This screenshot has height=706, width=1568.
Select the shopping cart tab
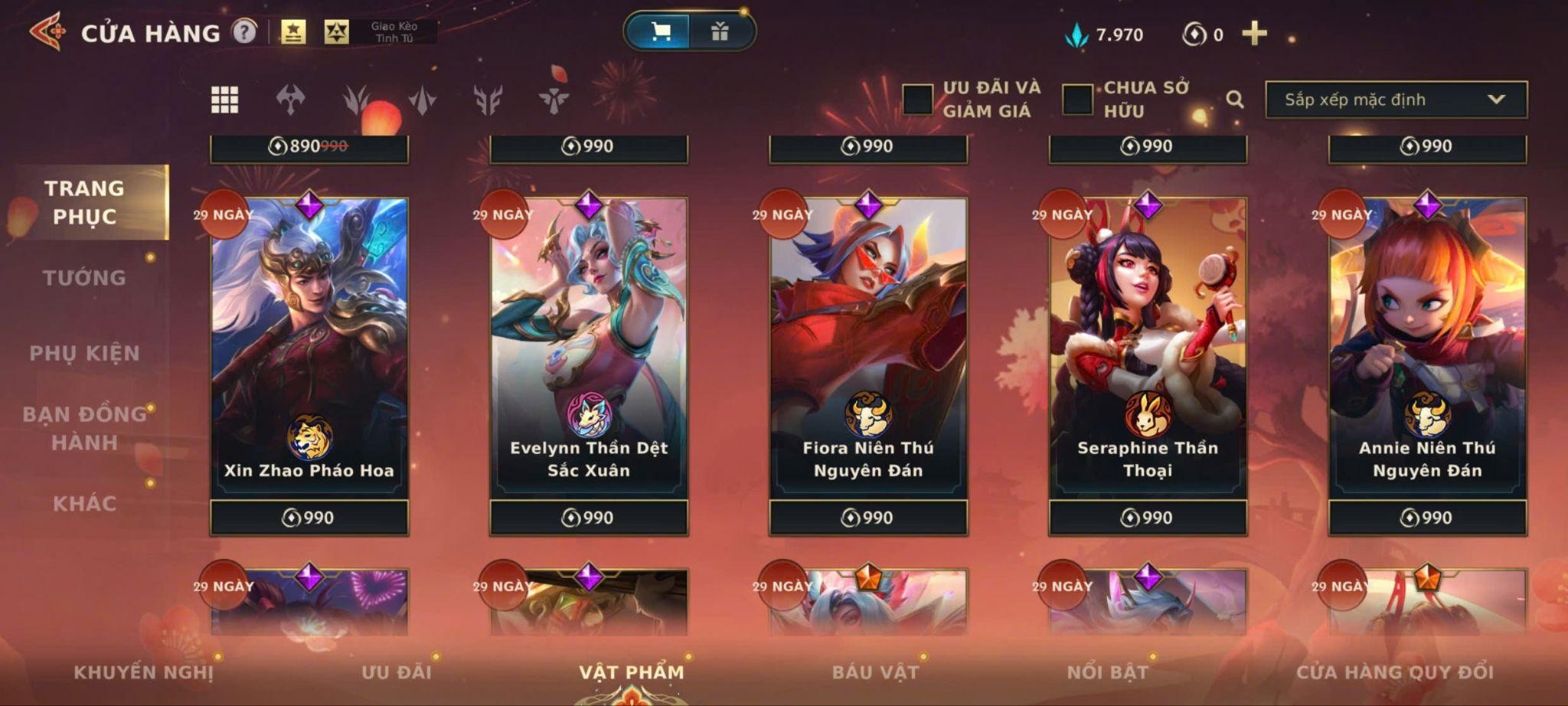659,31
